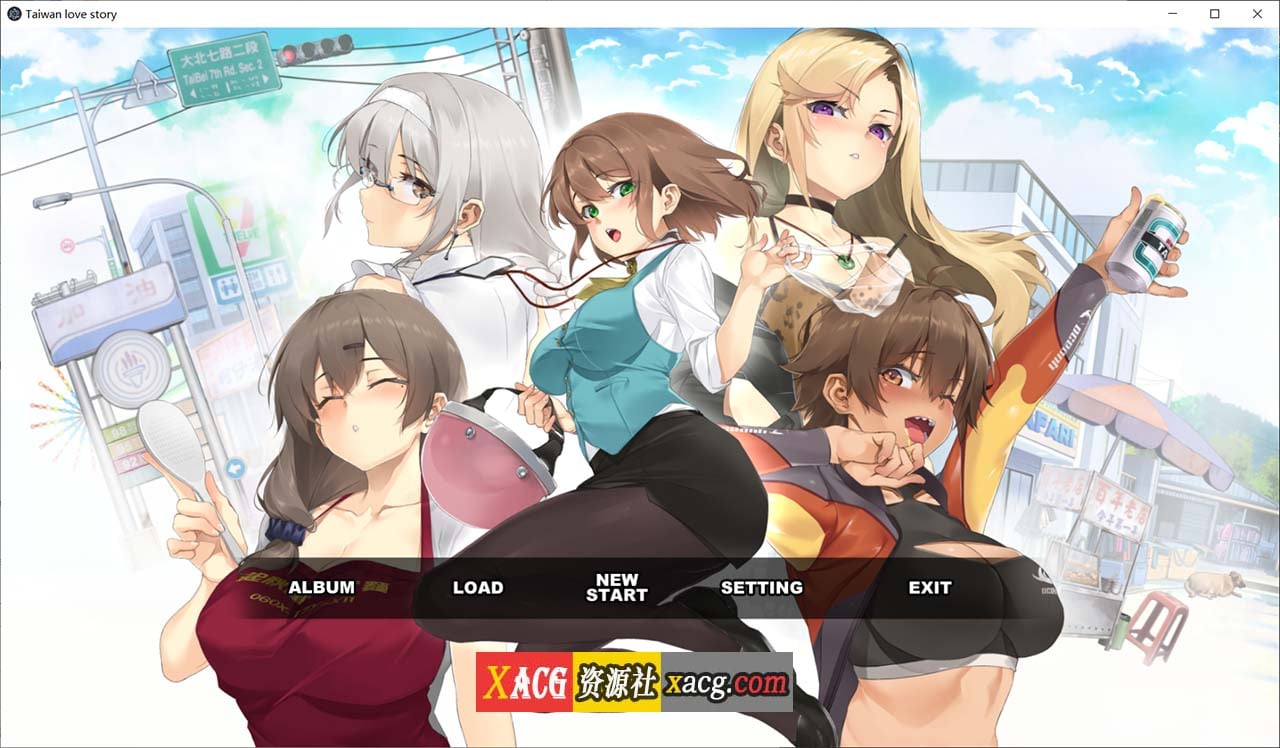Choose NEW START to begin the story
This screenshot has width=1280, height=748.
click(616, 587)
